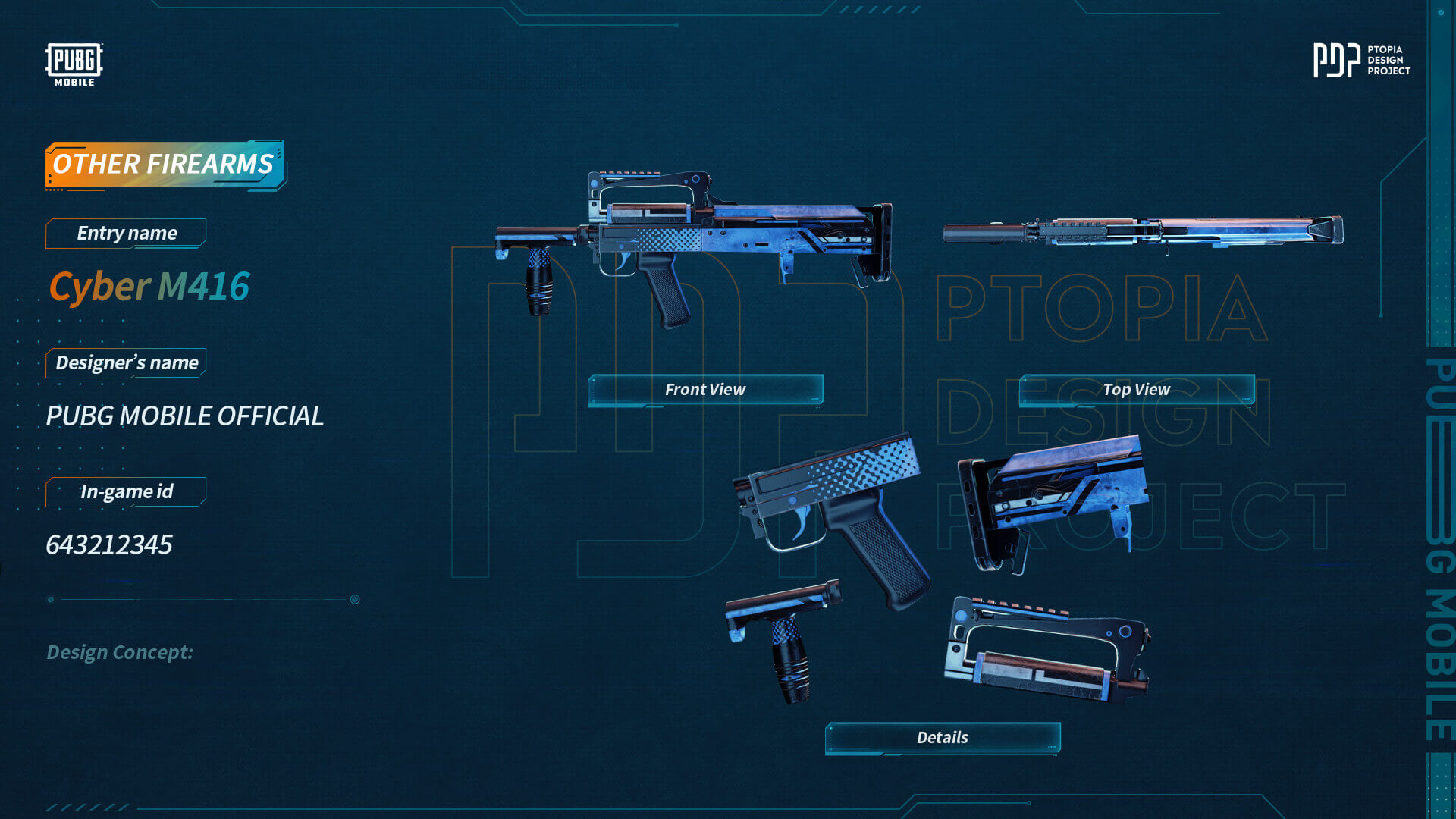Image resolution: width=1456 pixels, height=819 pixels.
Task: Click the In-game id field label
Action: [127, 492]
